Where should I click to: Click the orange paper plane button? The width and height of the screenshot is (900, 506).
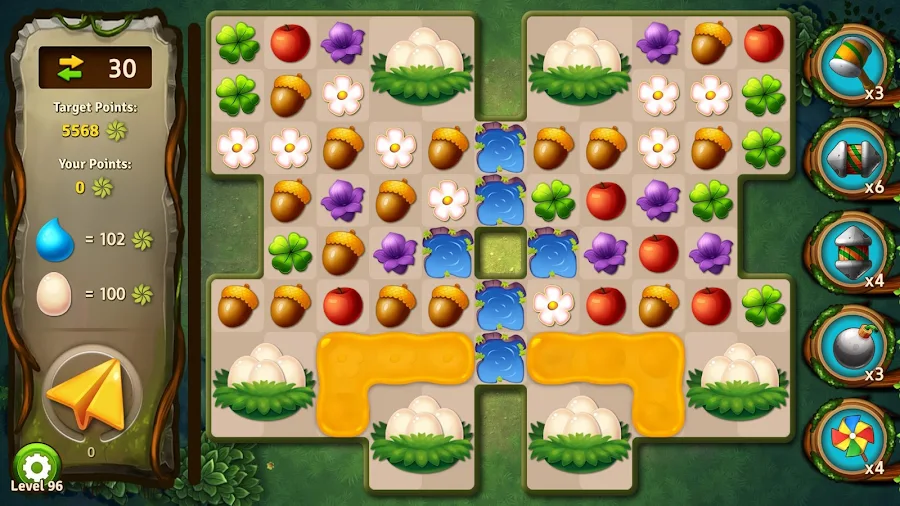pyautogui.click(x=90, y=393)
